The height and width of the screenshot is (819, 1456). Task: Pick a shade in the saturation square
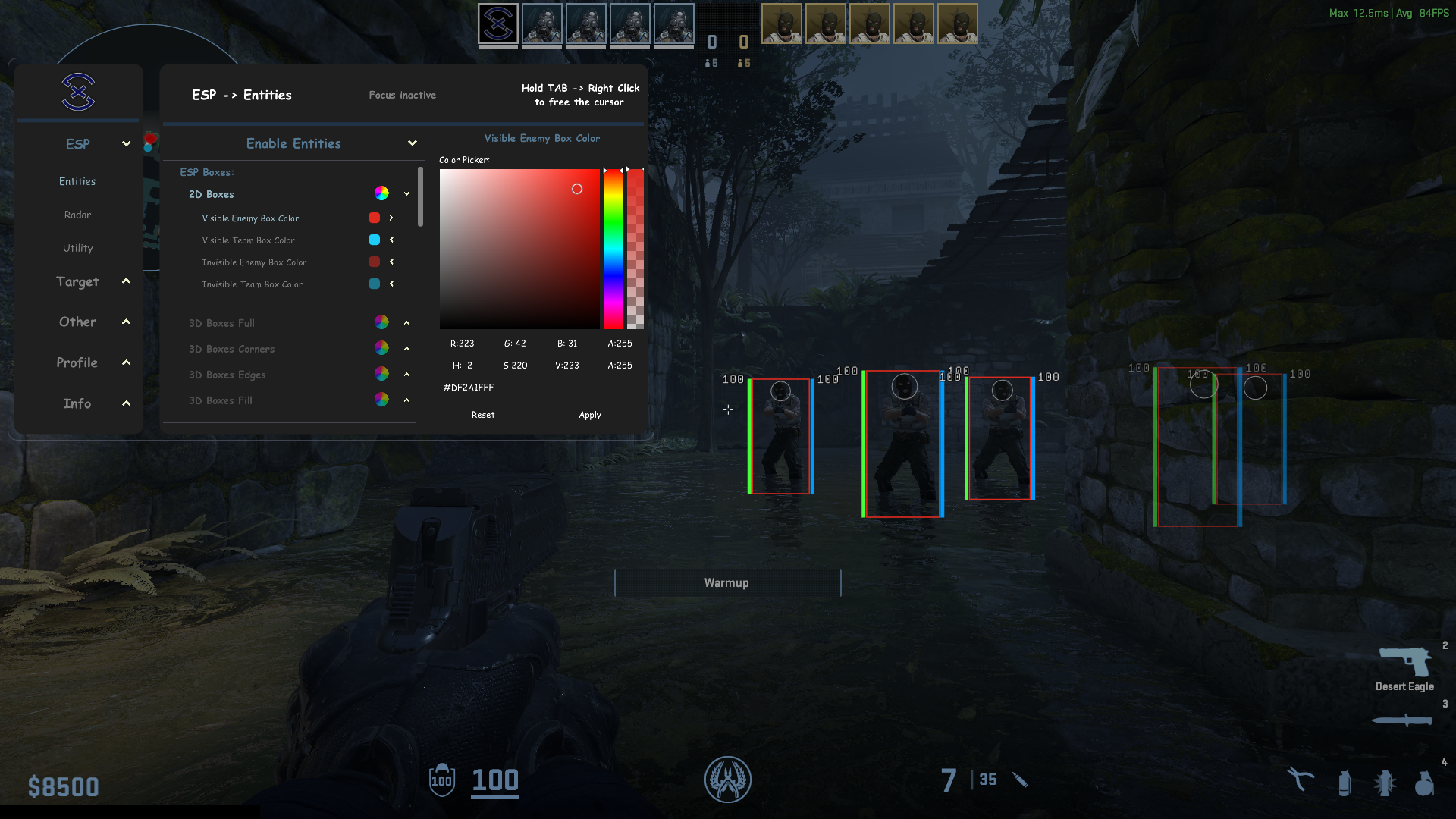pos(519,249)
